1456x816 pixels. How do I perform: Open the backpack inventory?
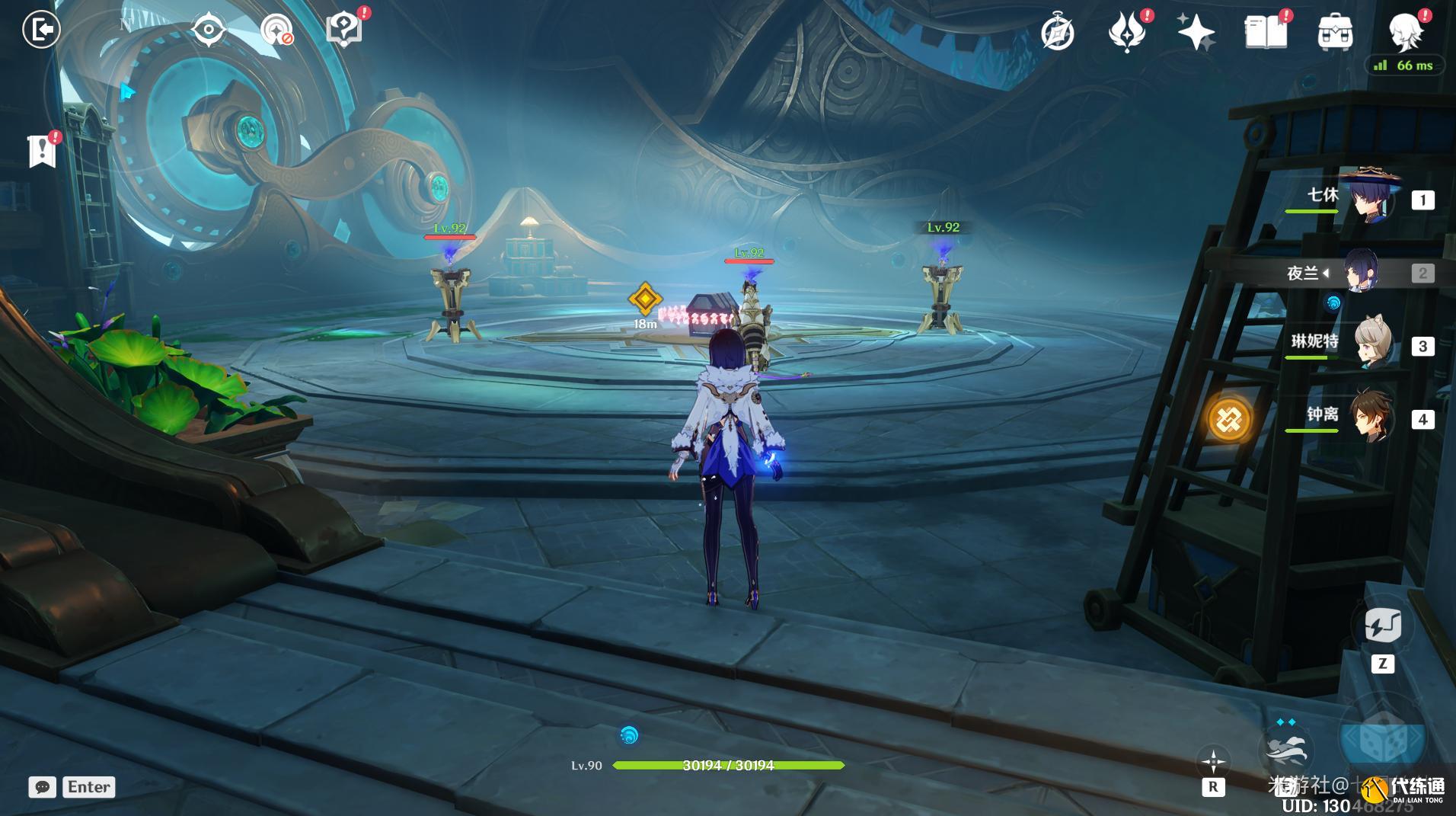pyautogui.click(x=1335, y=33)
